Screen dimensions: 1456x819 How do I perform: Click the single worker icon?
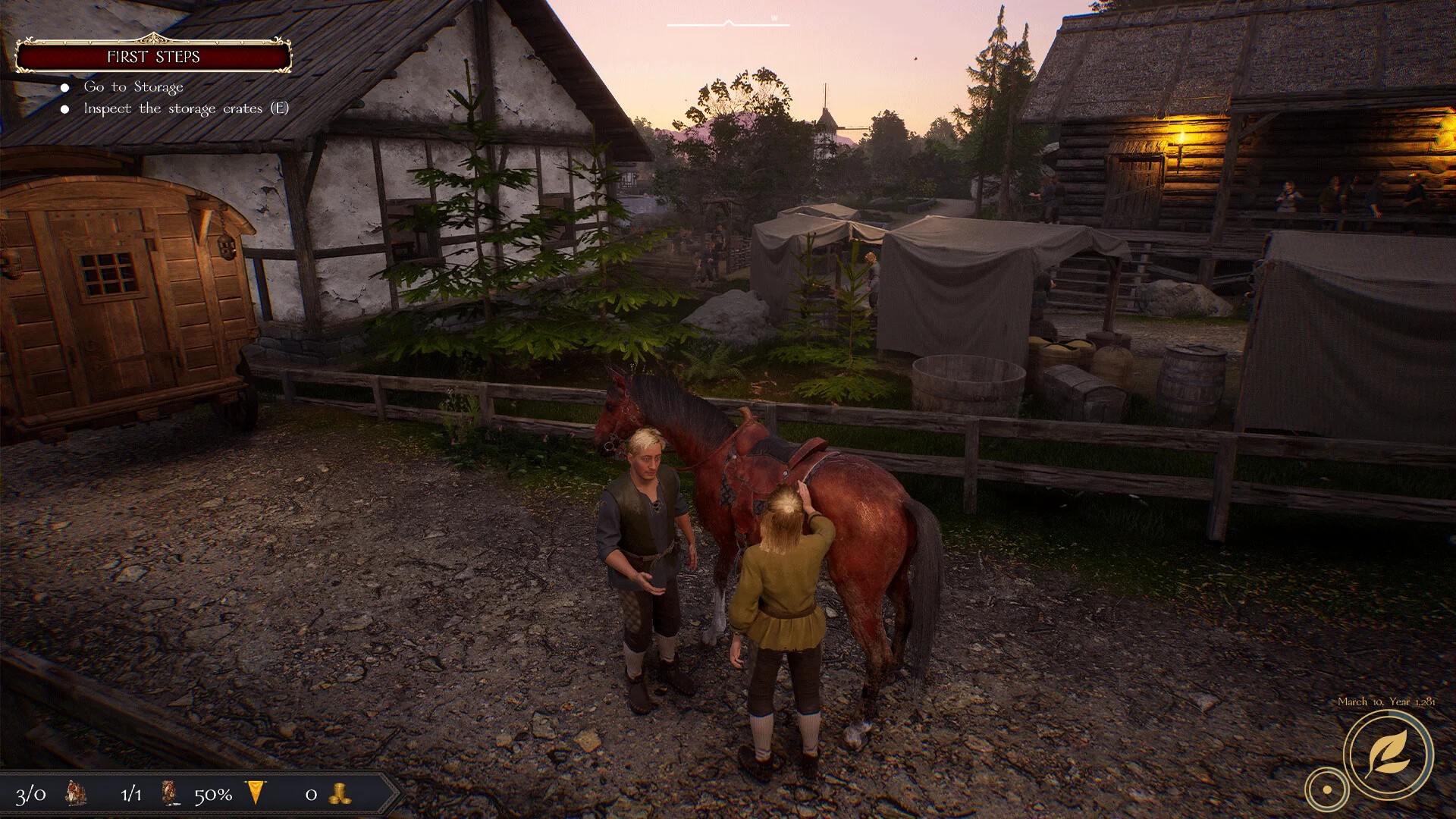tap(171, 793)
